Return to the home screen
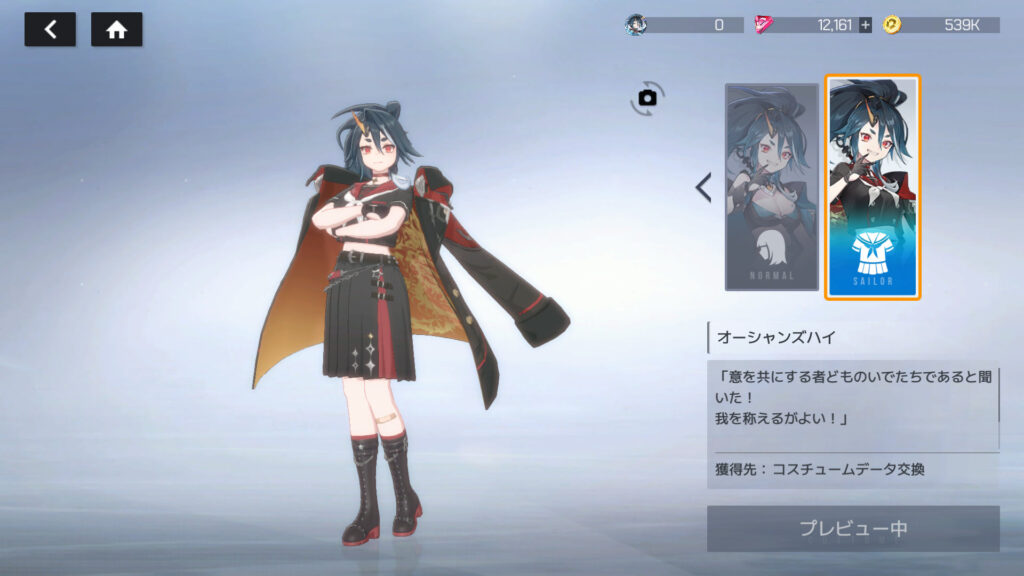1024x576 pixels. pyautogui.click(x=117, y=30)
